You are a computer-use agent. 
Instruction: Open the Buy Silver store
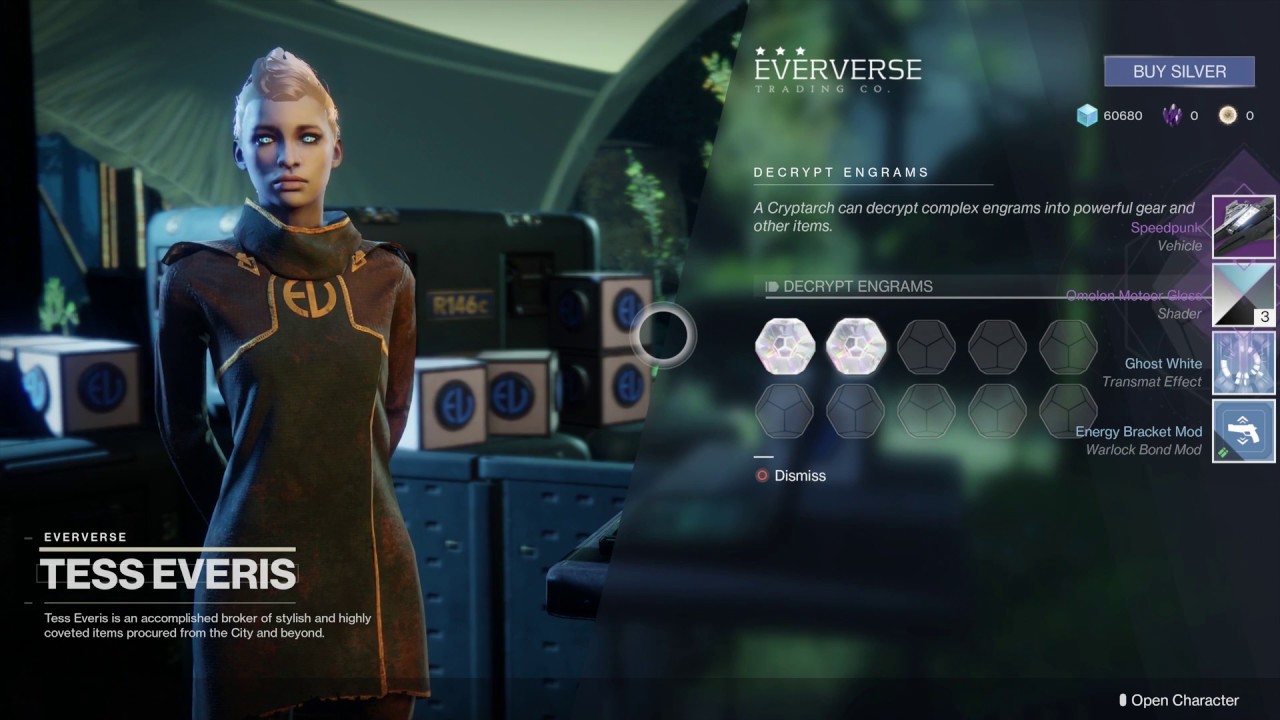pos(1179,72)
